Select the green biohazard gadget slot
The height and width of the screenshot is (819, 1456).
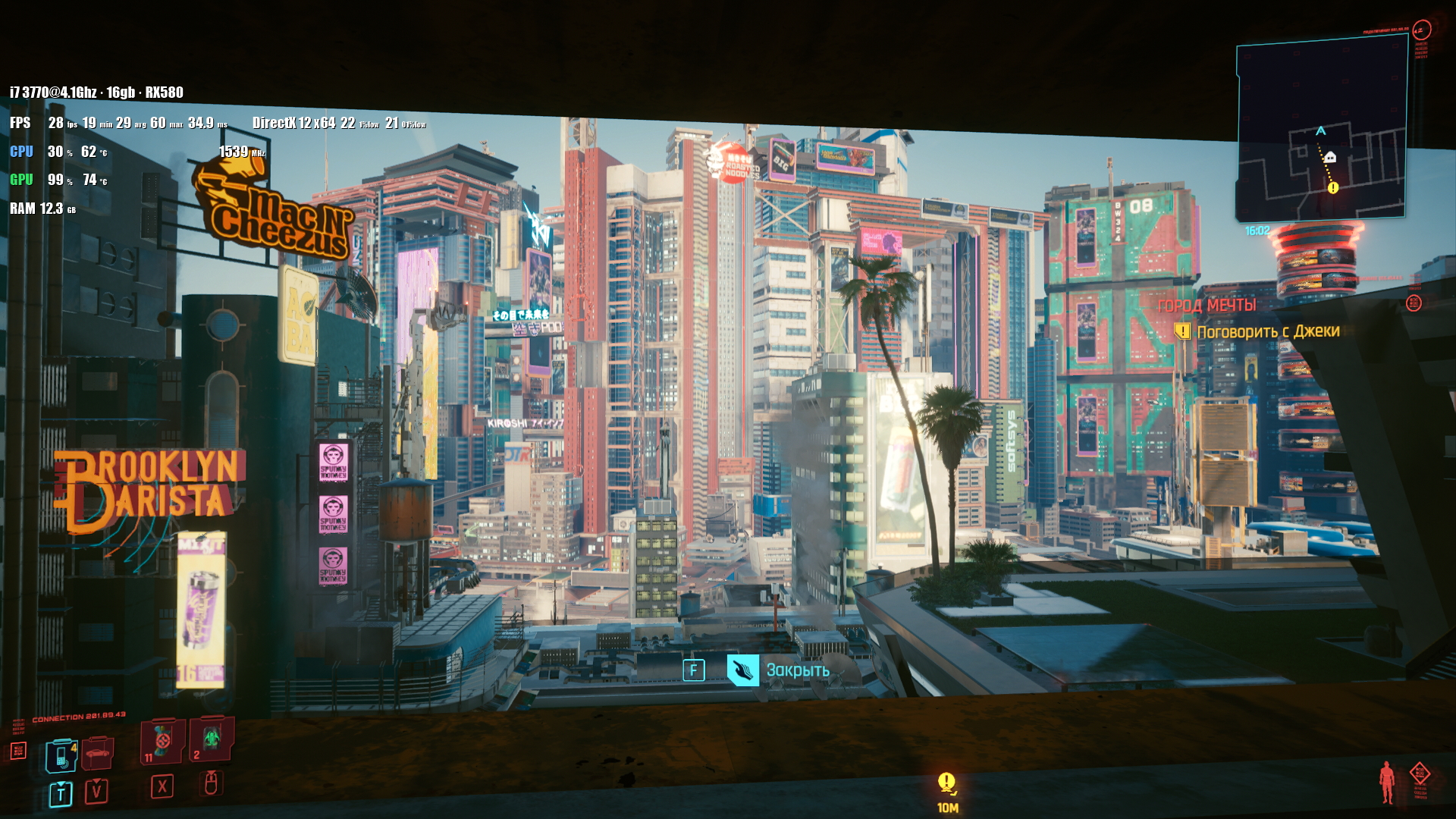211,739
